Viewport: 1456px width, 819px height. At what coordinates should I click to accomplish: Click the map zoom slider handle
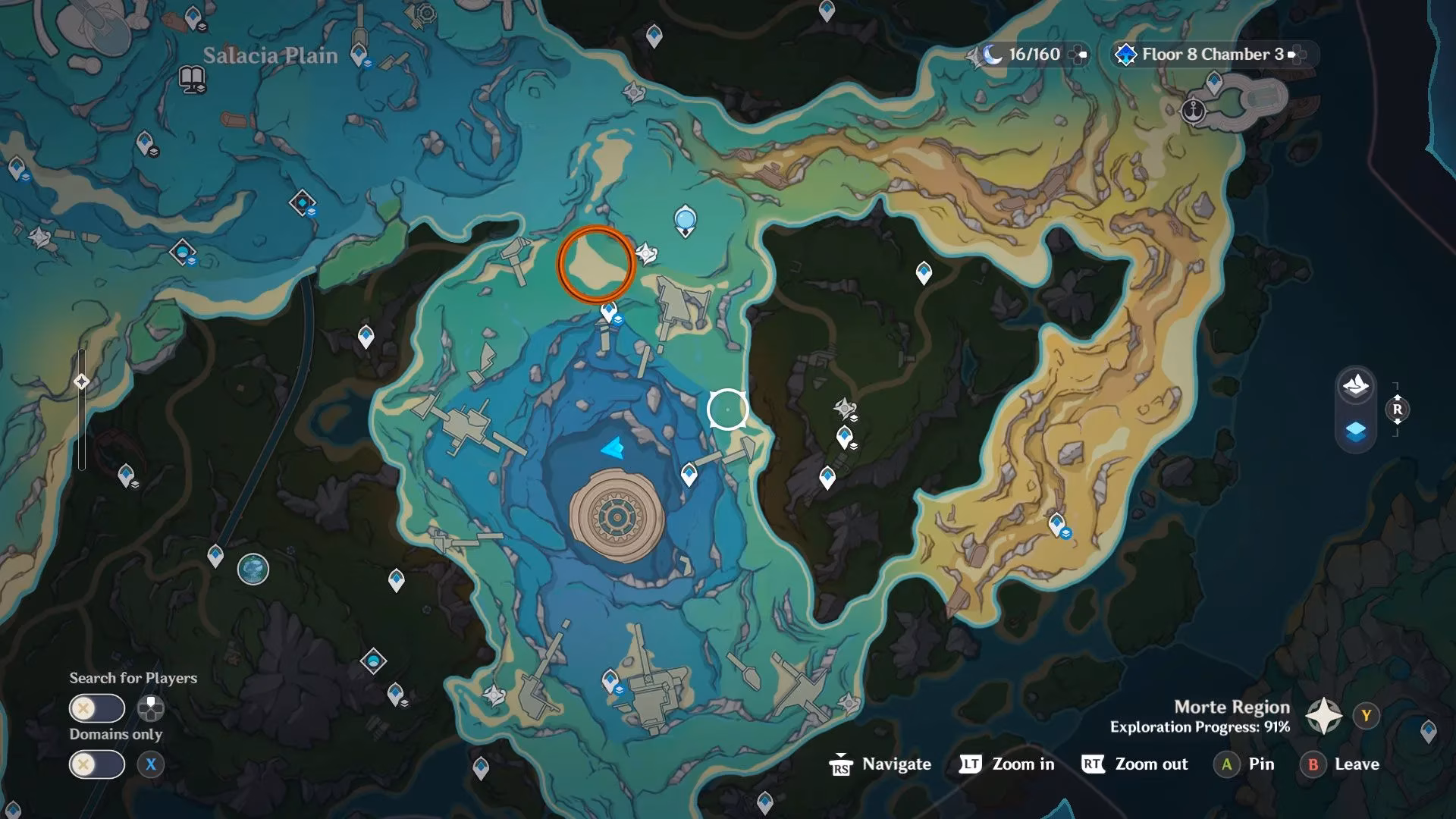pyautogui.click(x=82, y=381)
